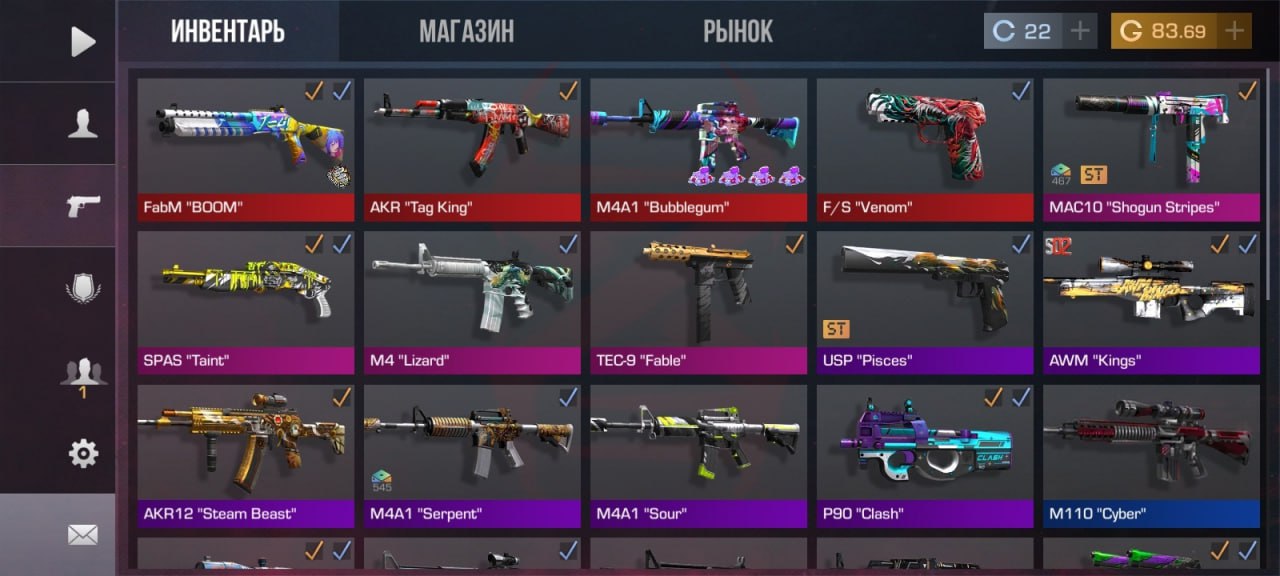The image size is (1280, 576).
Task: Switch to the Магазин tab
Action: pyautogui.click(x=466, y=31)
